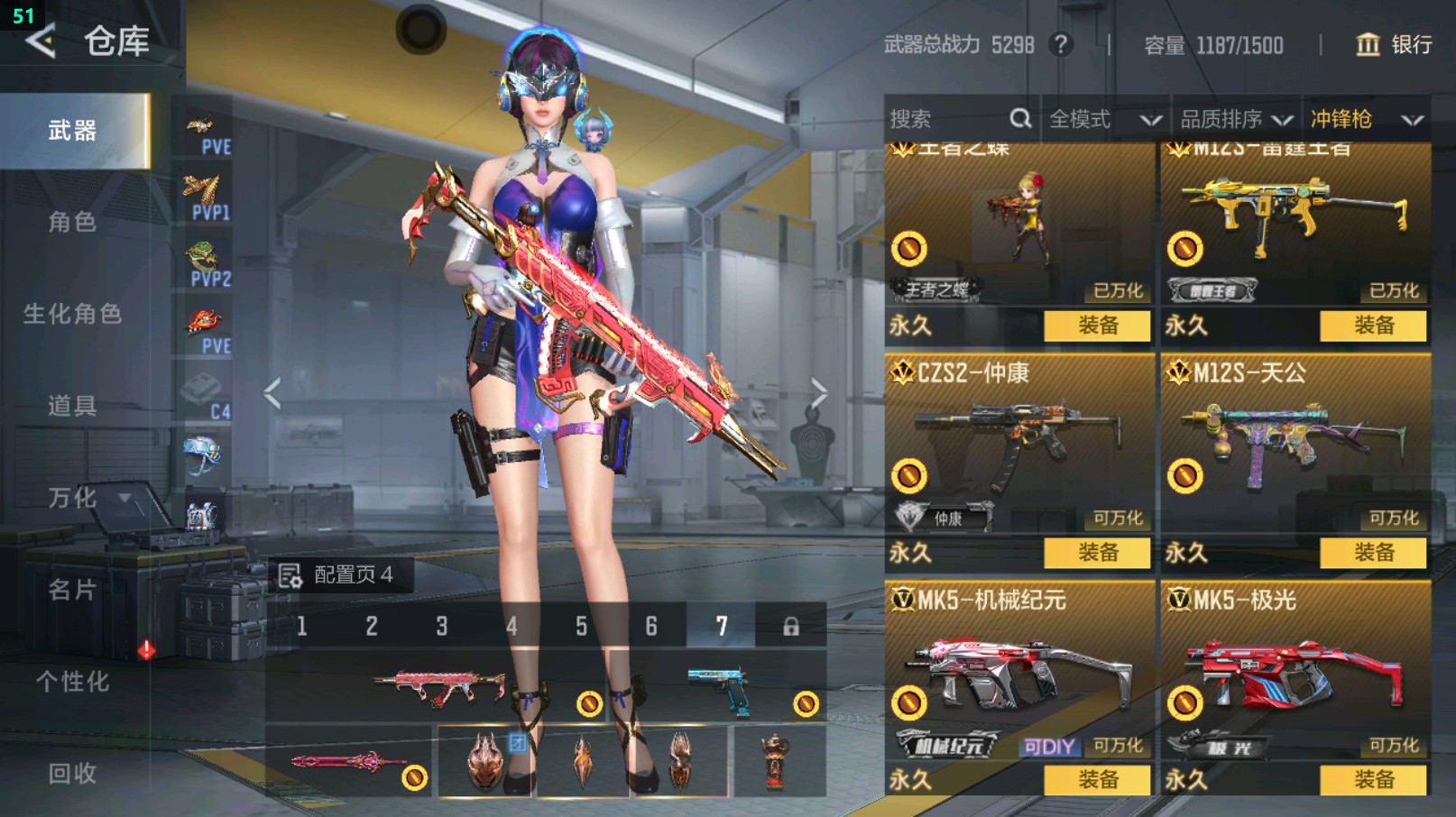Open the 冲锋枪 weapon type dropdown
Viewport: 1456px width, 817px height.
(x=1366, y=119)
